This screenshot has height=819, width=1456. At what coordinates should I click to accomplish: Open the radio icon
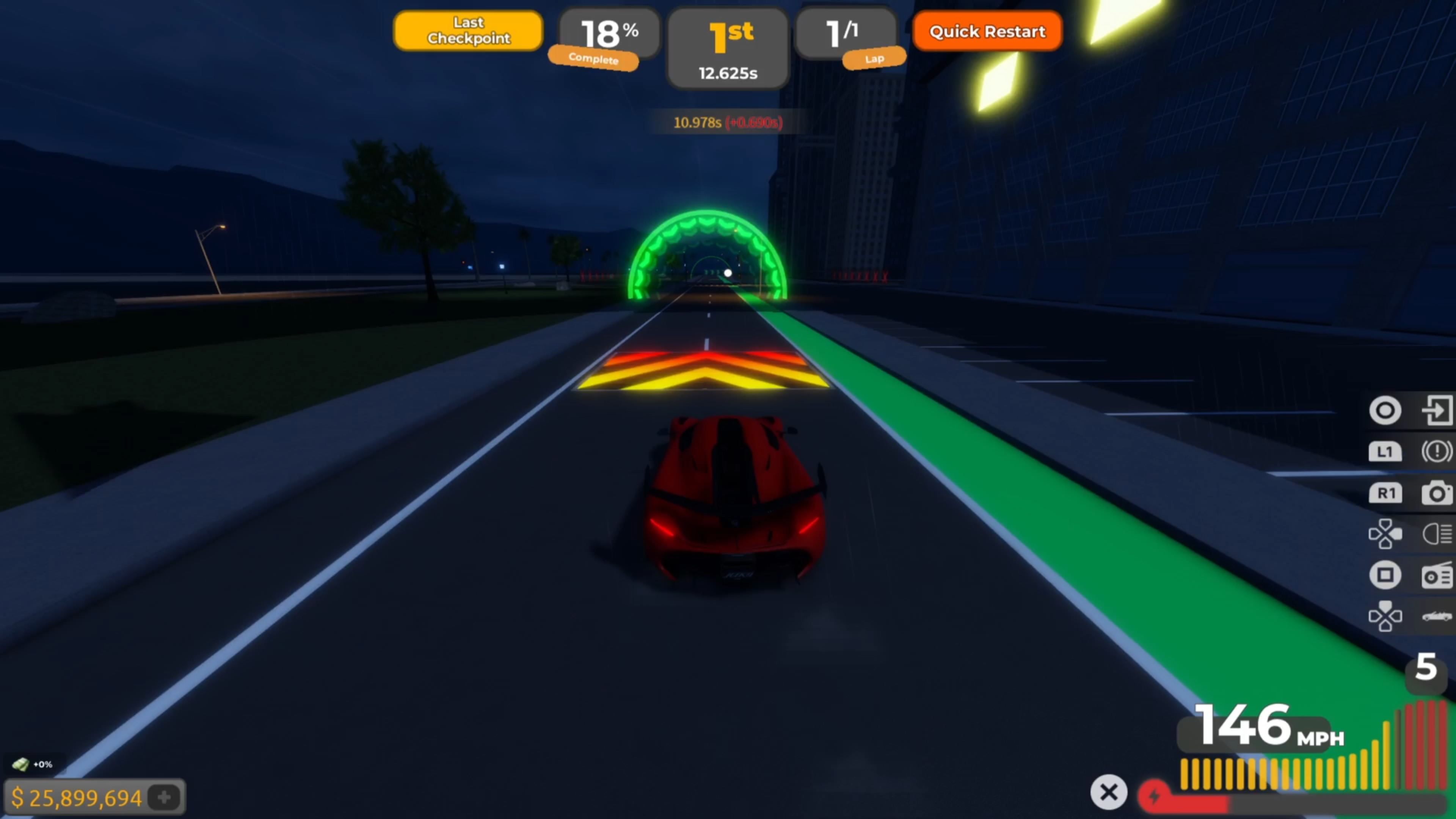pyautogui.click(x=1436, y=576)
